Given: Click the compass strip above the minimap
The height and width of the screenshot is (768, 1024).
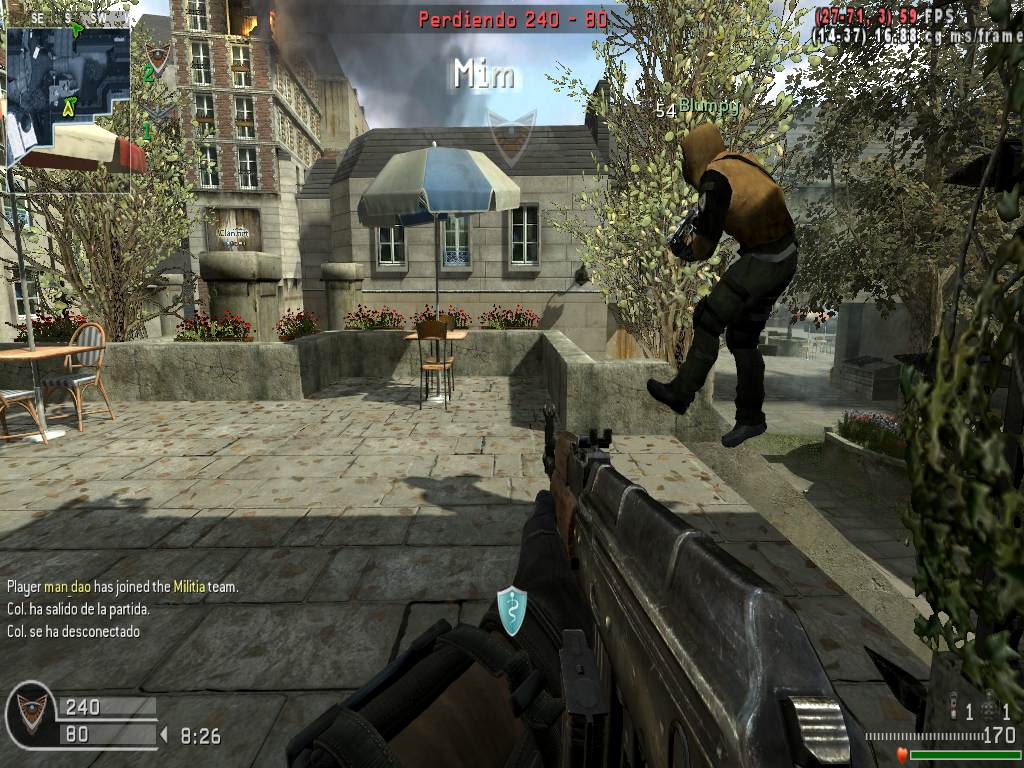Looking at the screenshot, I should click(66, 18).
